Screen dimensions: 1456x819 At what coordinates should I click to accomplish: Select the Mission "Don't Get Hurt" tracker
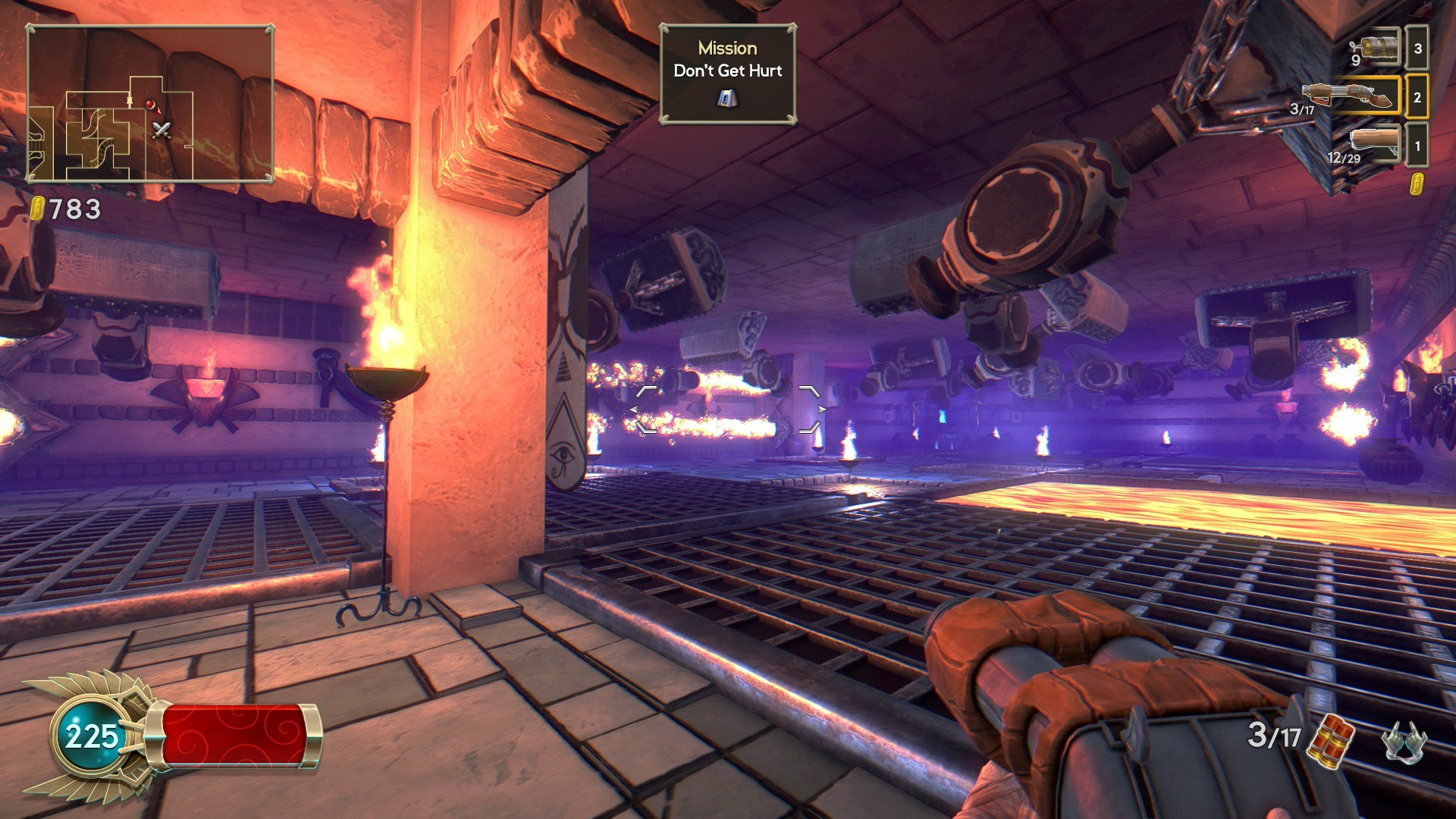(727, 74)
